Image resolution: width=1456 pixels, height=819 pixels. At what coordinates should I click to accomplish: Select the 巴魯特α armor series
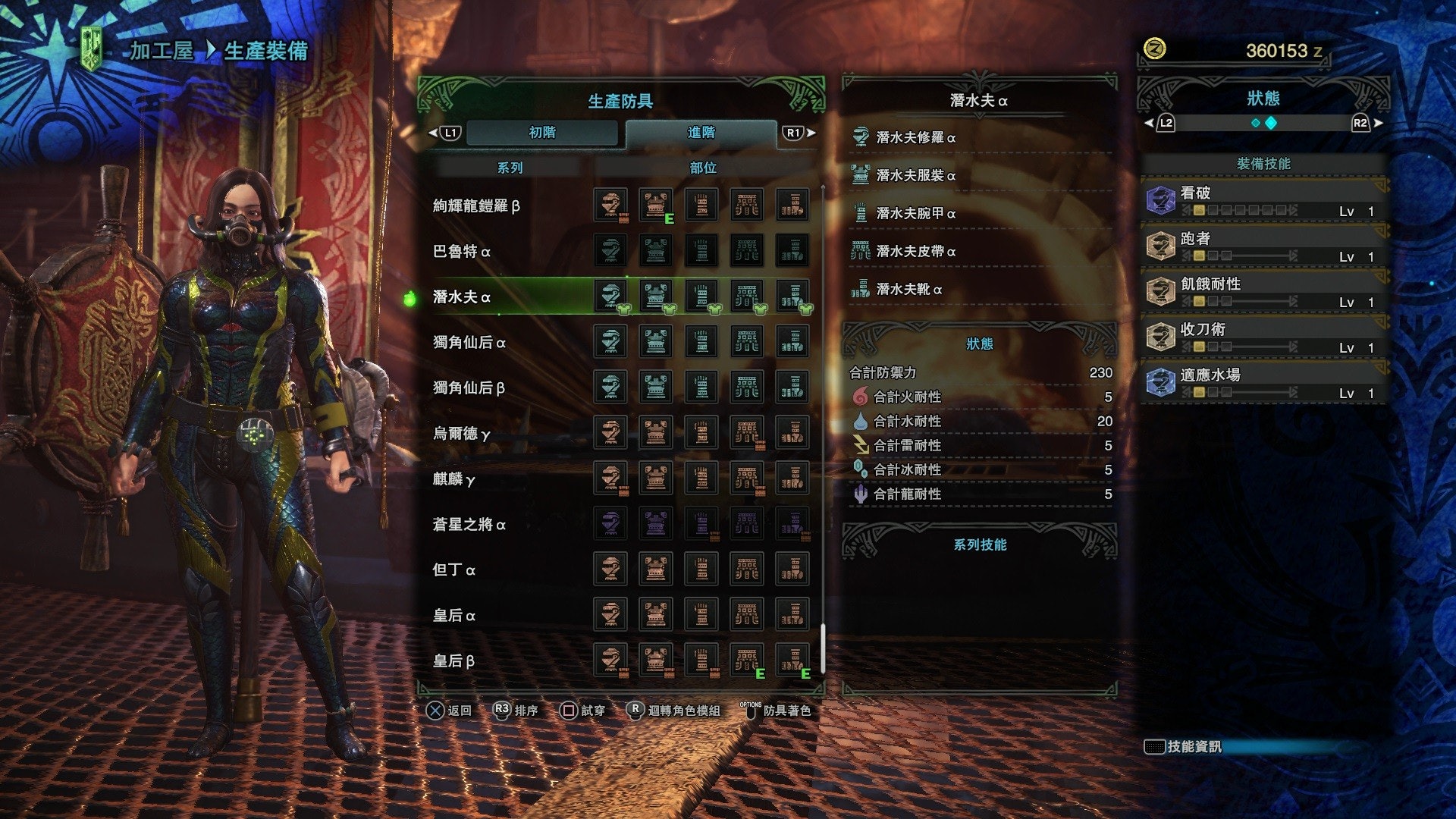pos(461,251)
